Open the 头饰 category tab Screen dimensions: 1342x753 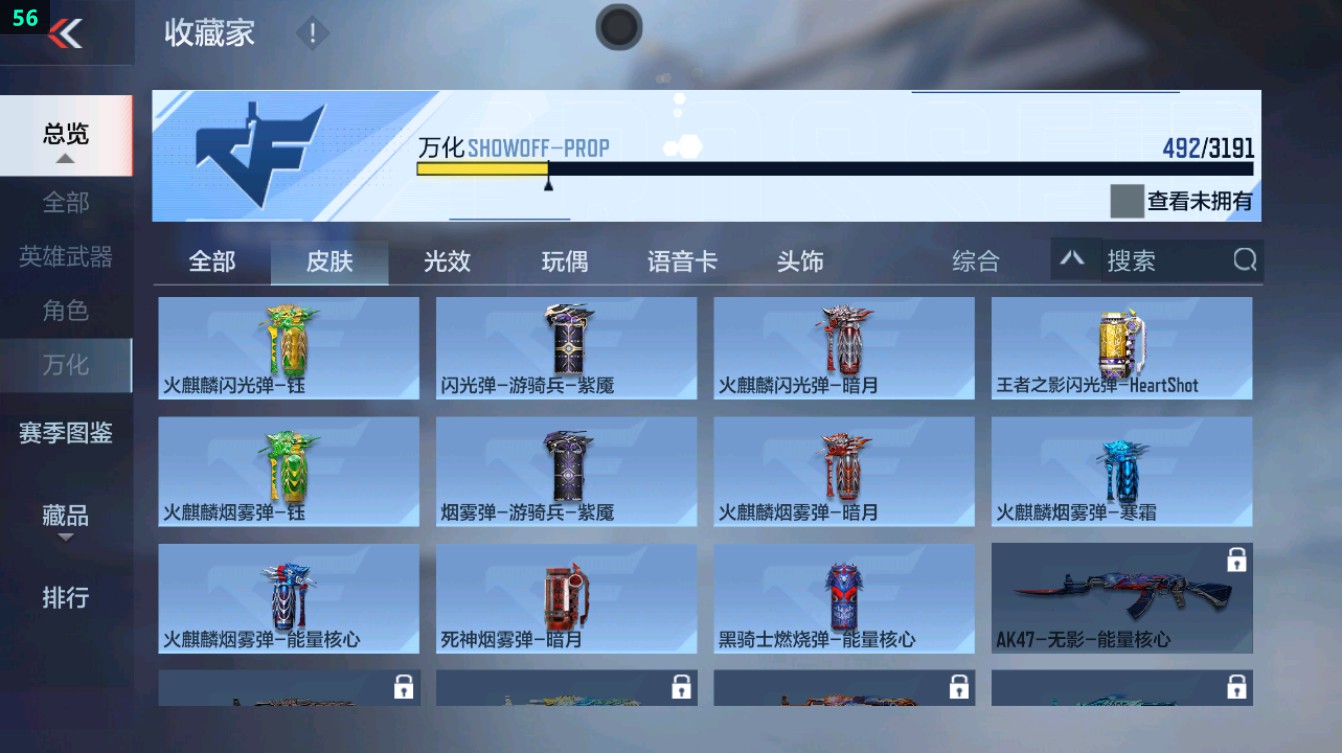[799, 261]
